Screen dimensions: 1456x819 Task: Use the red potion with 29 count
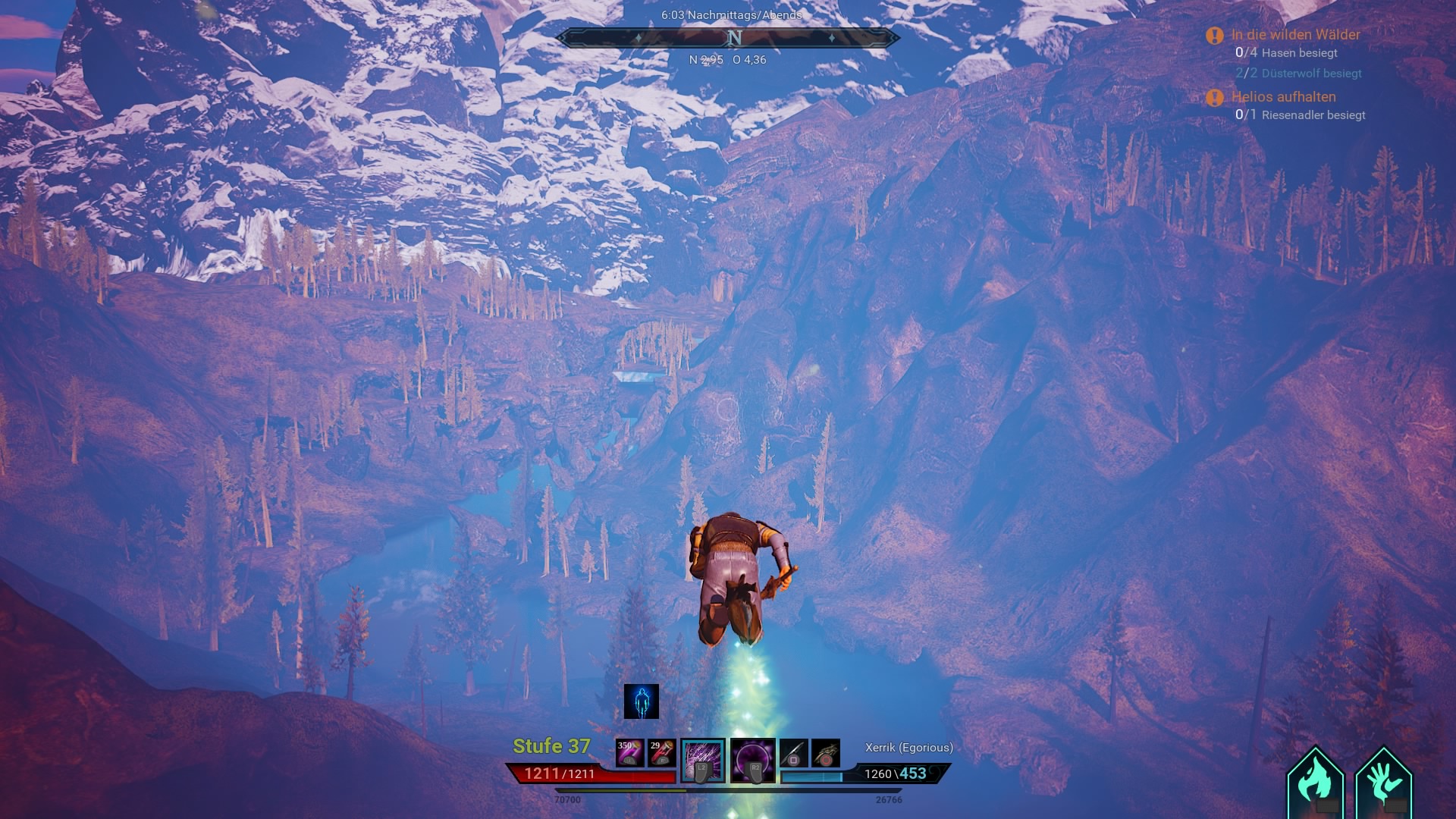tap(661, 753)
